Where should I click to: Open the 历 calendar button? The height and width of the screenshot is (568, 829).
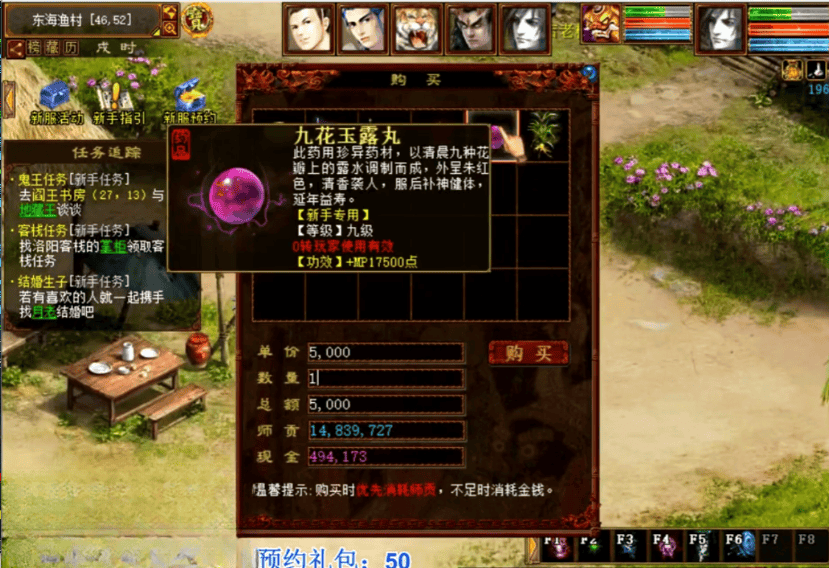pos(72,48)
